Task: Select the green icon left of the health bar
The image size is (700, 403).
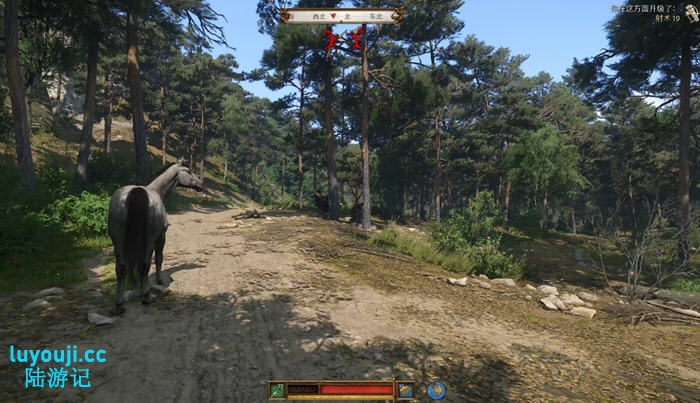Action: [277, 390]
